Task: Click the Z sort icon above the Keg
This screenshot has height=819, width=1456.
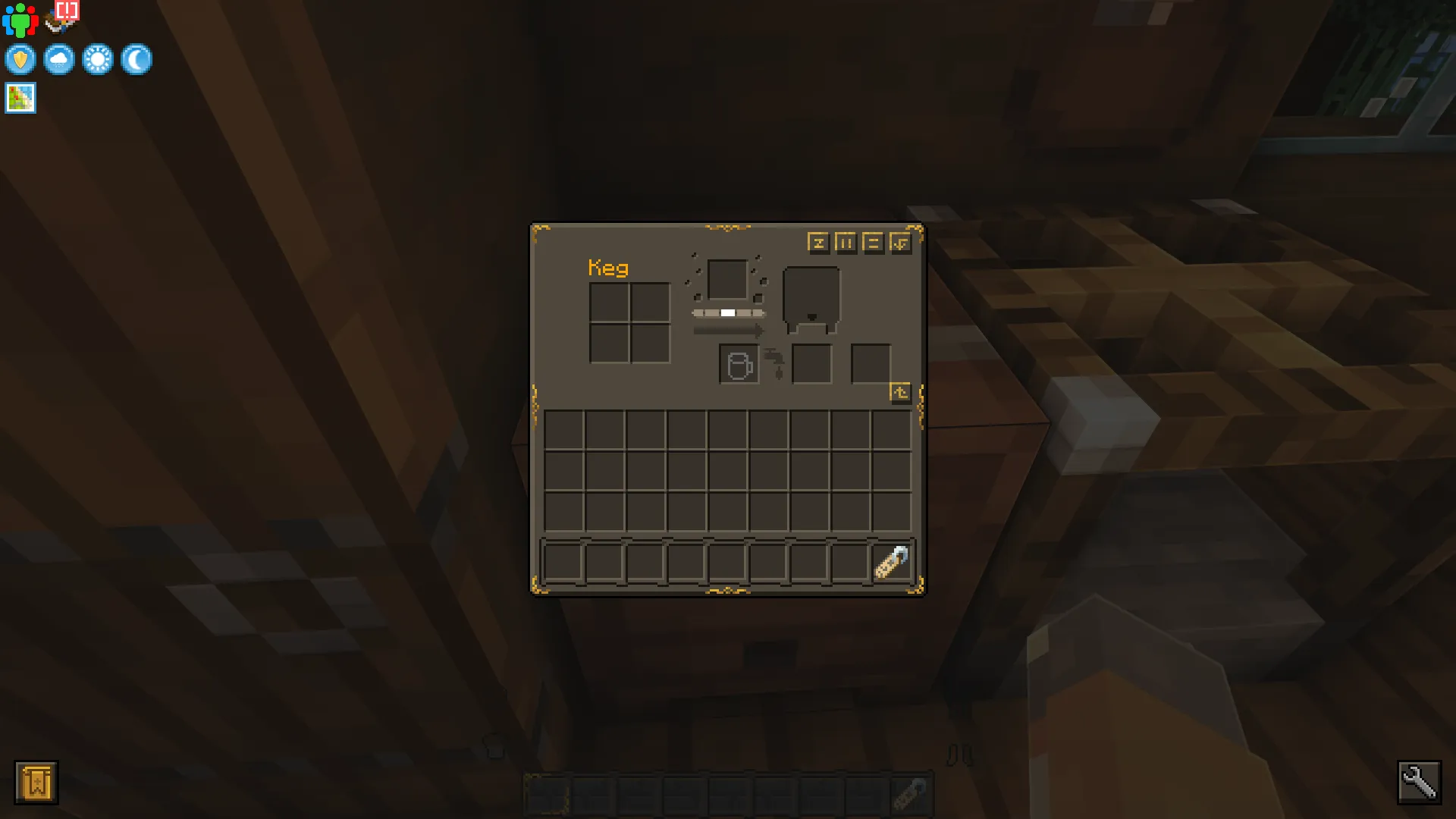Action: click(818, 243)
